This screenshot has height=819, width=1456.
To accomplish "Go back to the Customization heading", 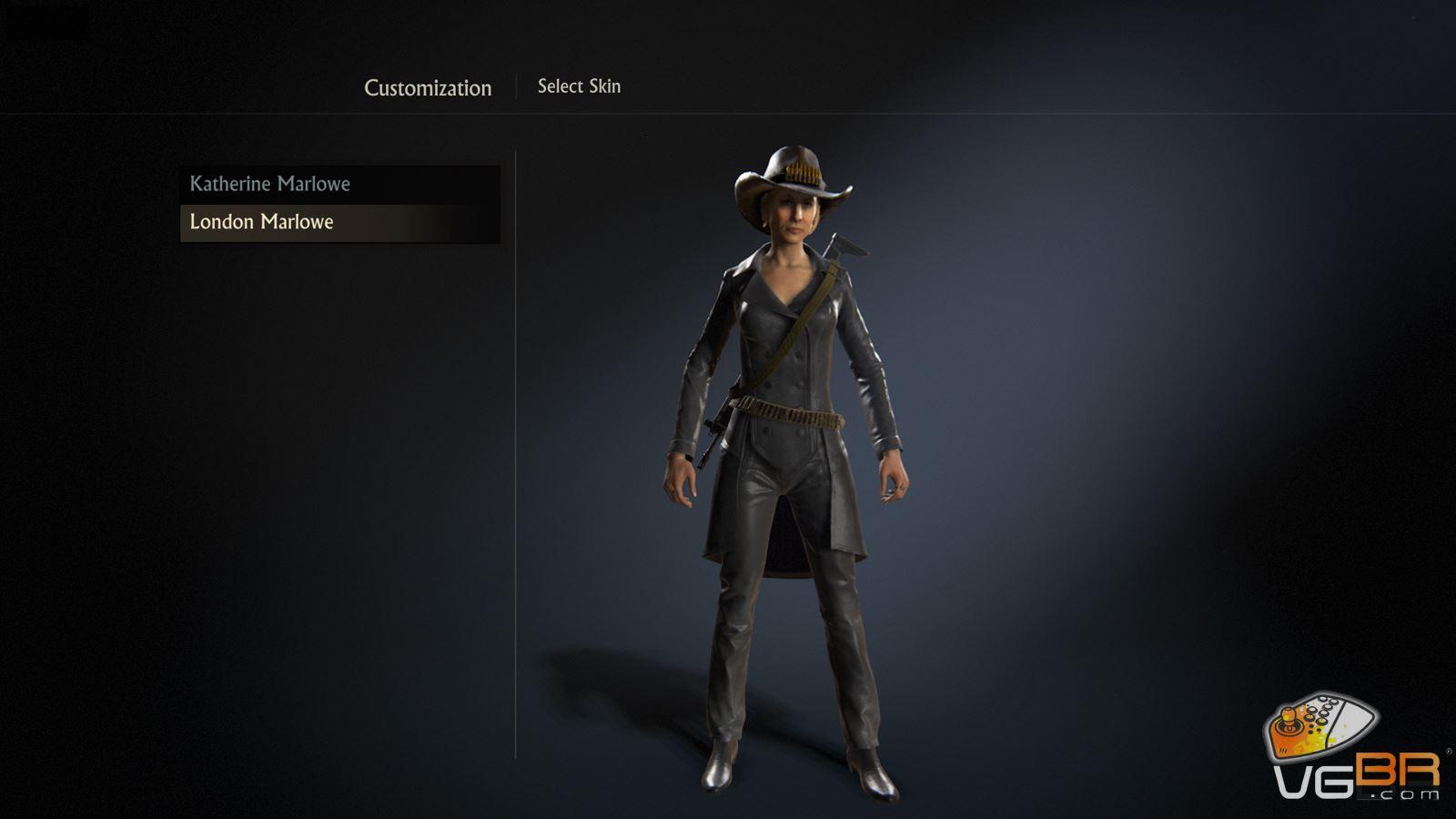I will coord(428,88).
